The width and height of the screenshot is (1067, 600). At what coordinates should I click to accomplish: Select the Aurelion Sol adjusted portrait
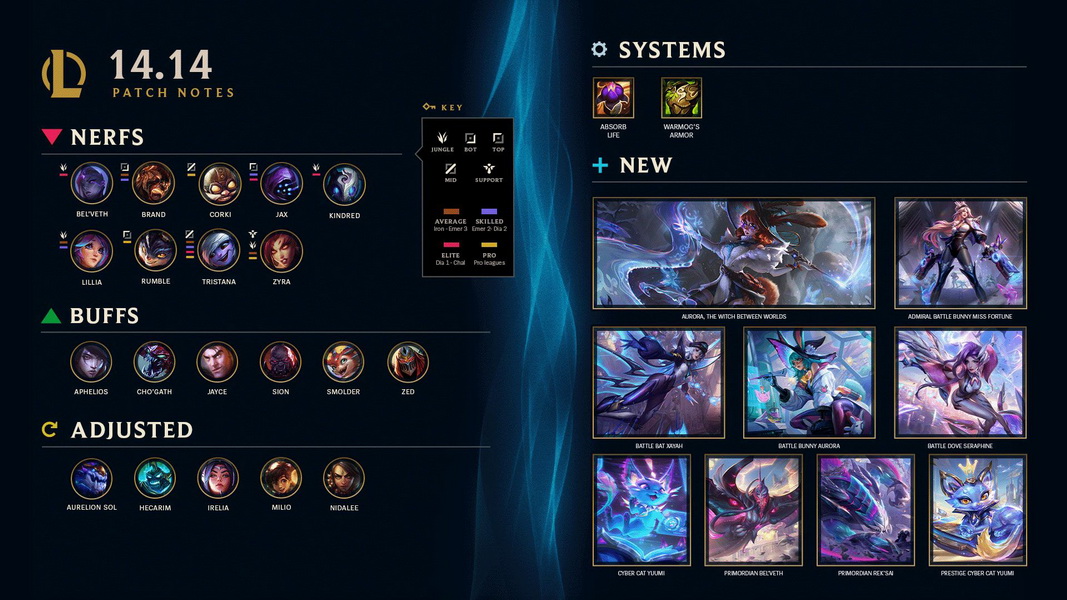pos(92,478)
